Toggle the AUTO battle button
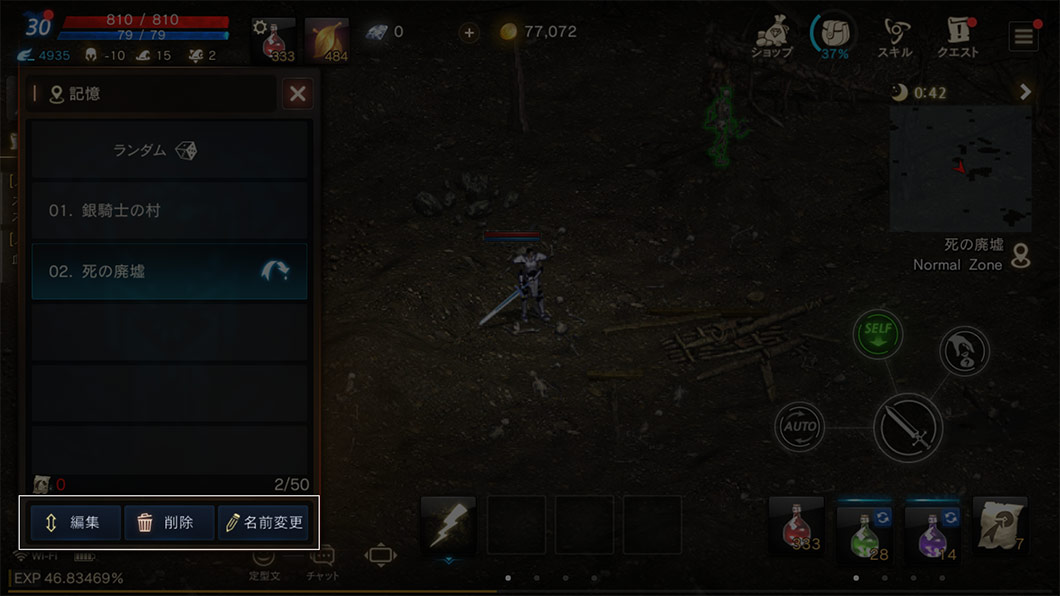1060x596 pixels. (x=799, y=427)
